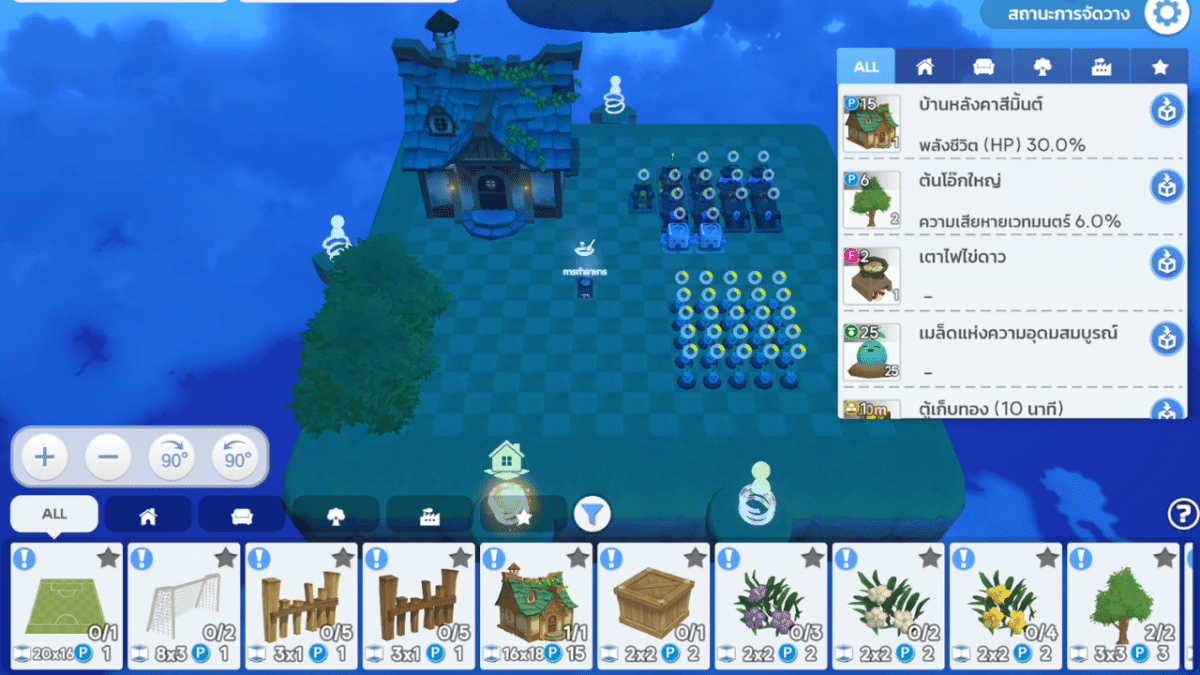The height and width of the screenshot is (675, 1200).
Task: Rotate clockwise 90 degrees
Action: click(172, 458)
